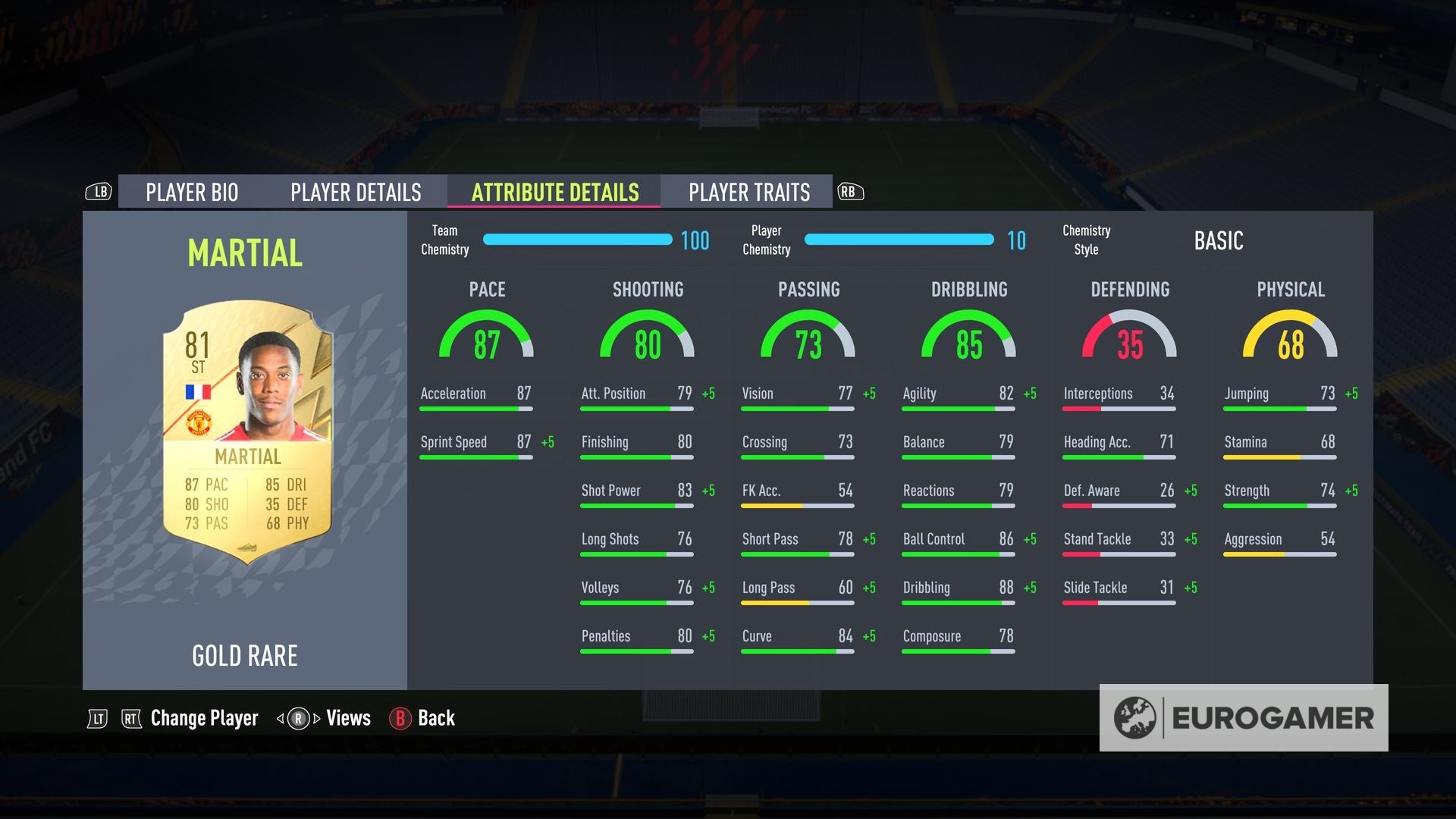Click the R stick Views icon
The height and width of the screenshot is (819, 1456).
pyautogui.click(x=299, y=718)
